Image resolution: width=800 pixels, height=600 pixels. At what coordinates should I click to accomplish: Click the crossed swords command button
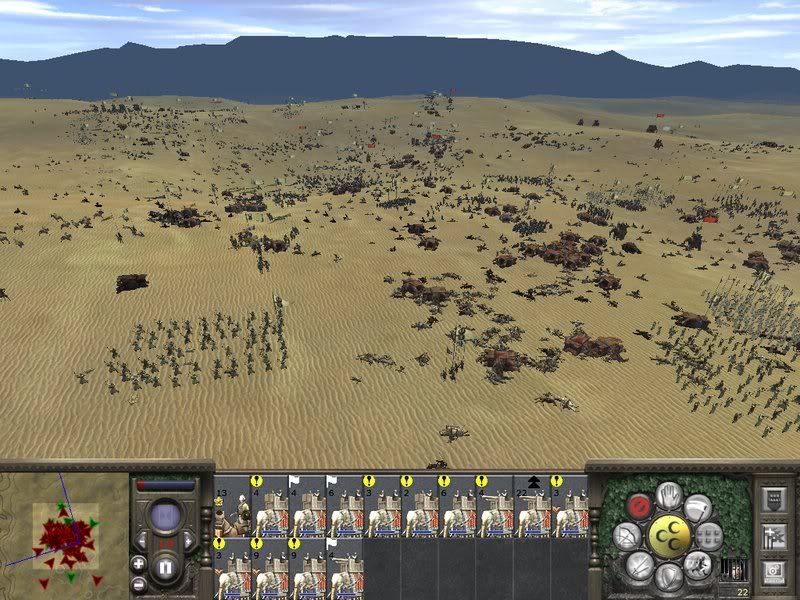640,566
